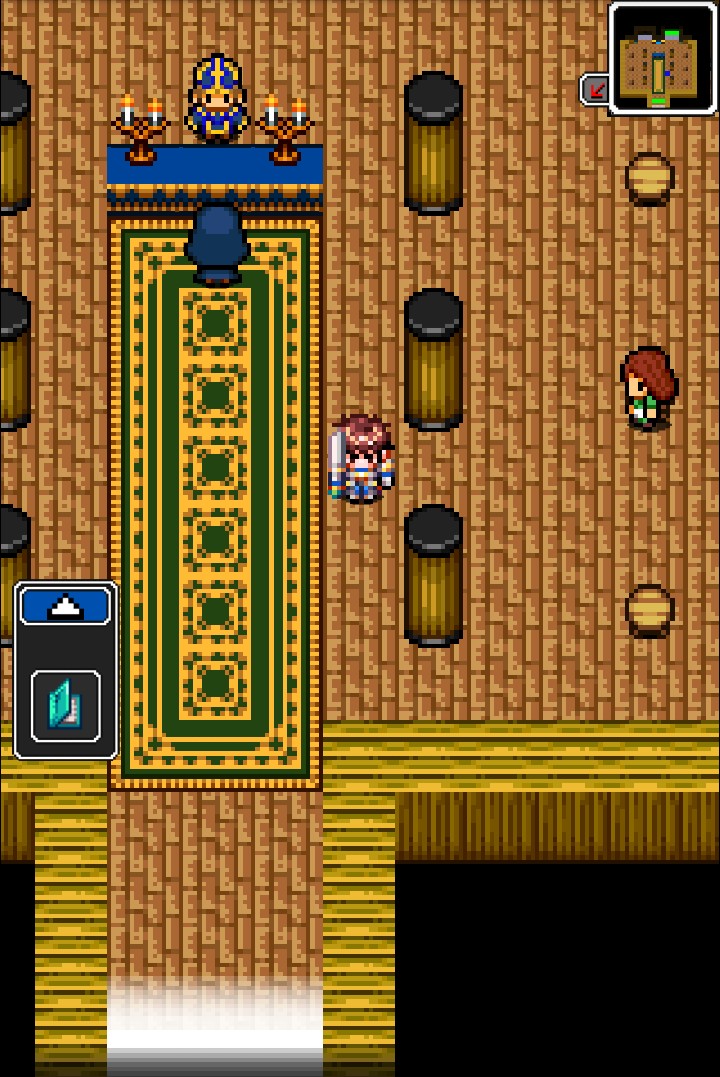Open the church minimap
The height and width of the screenshot is (1077, 720).
[x=663, y=58]
